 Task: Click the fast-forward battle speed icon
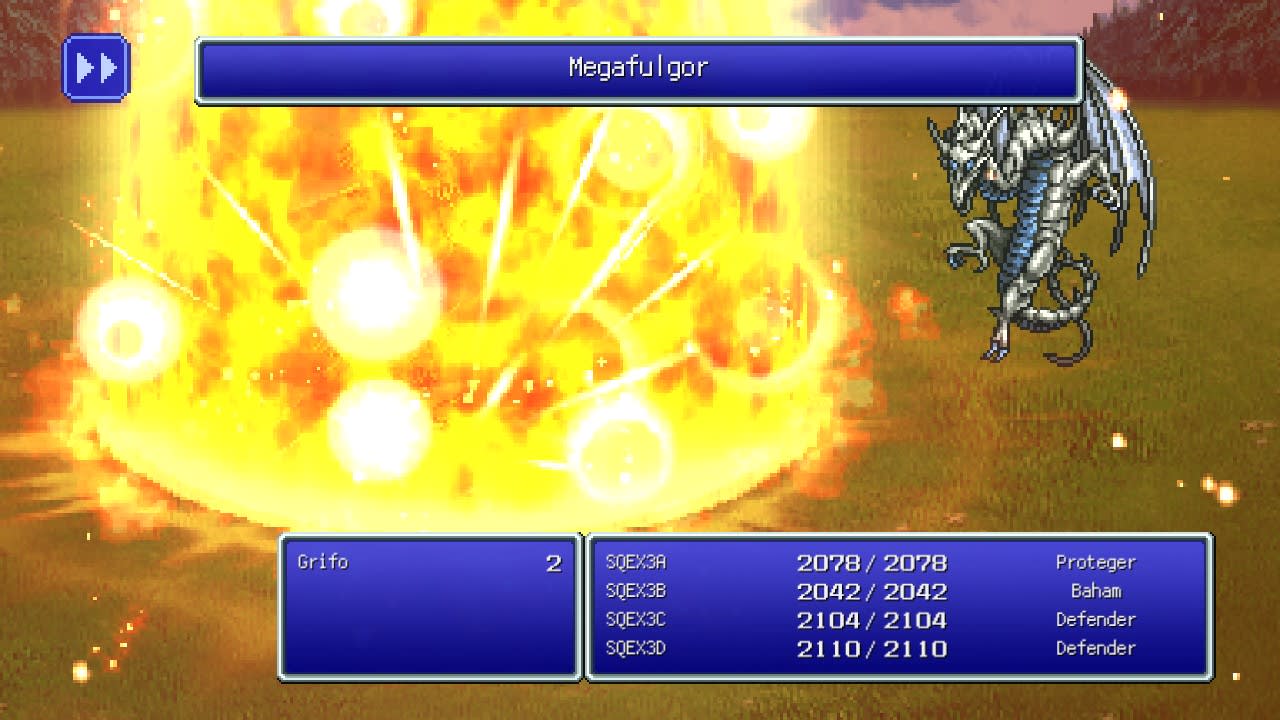[96, 67]
